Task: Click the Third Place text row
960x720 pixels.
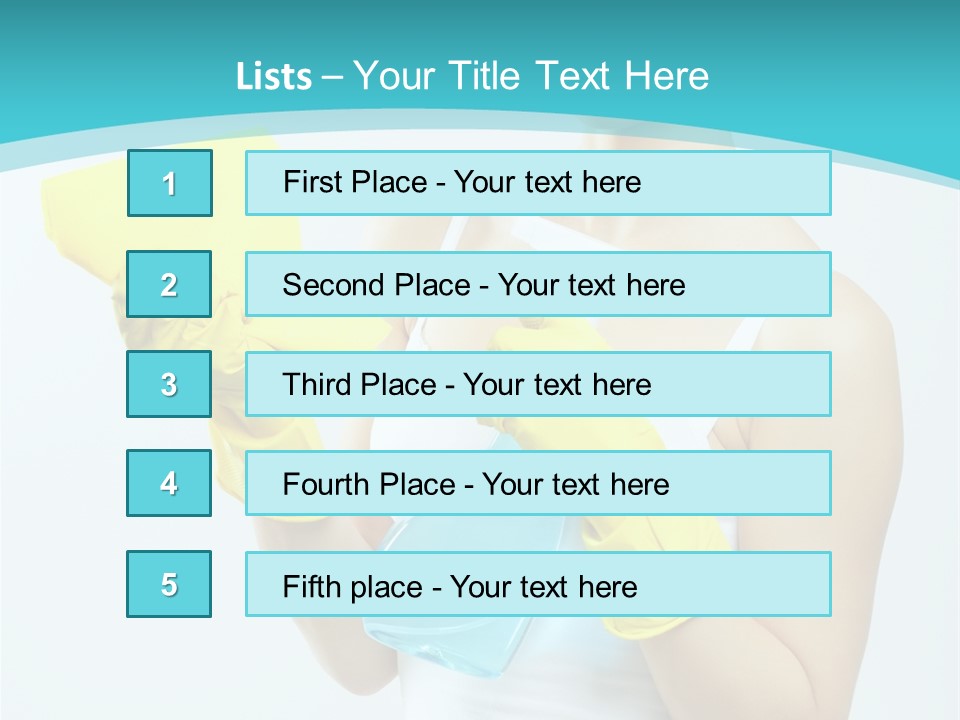Action: (x=538, y=384)
